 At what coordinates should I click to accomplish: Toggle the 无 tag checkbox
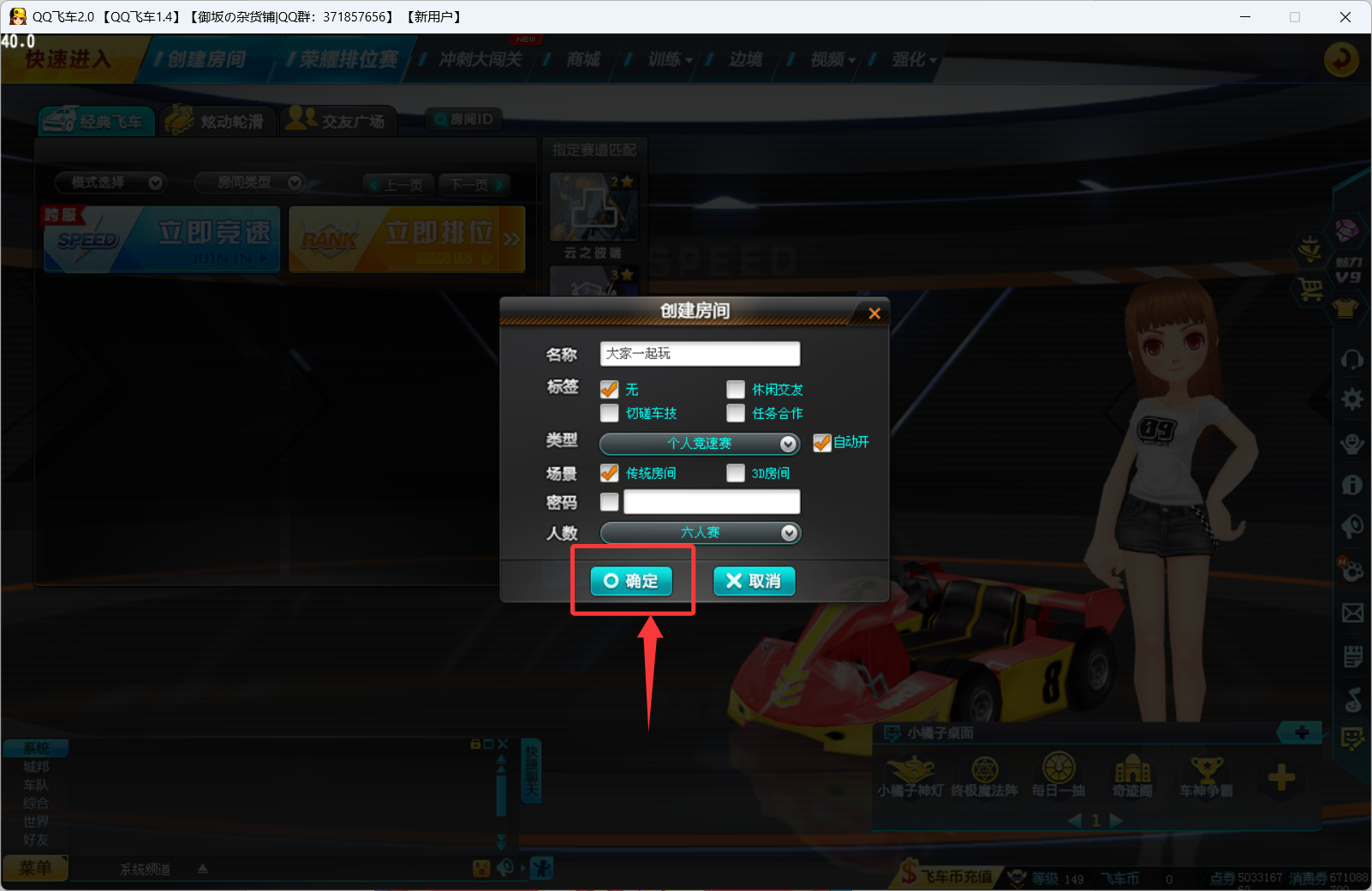click(610, 390)
